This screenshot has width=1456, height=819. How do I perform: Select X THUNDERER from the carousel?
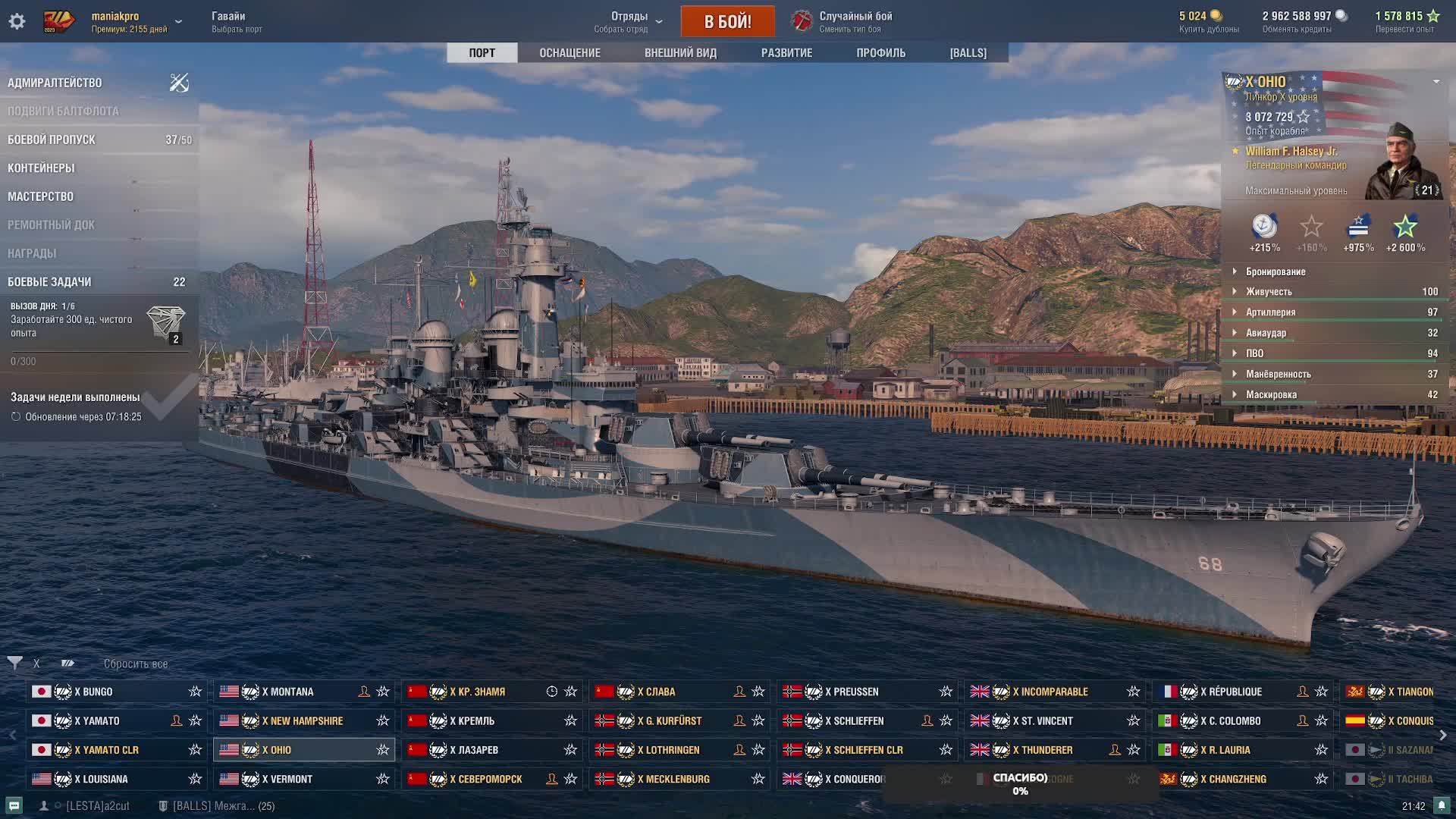pos(1046,750)
